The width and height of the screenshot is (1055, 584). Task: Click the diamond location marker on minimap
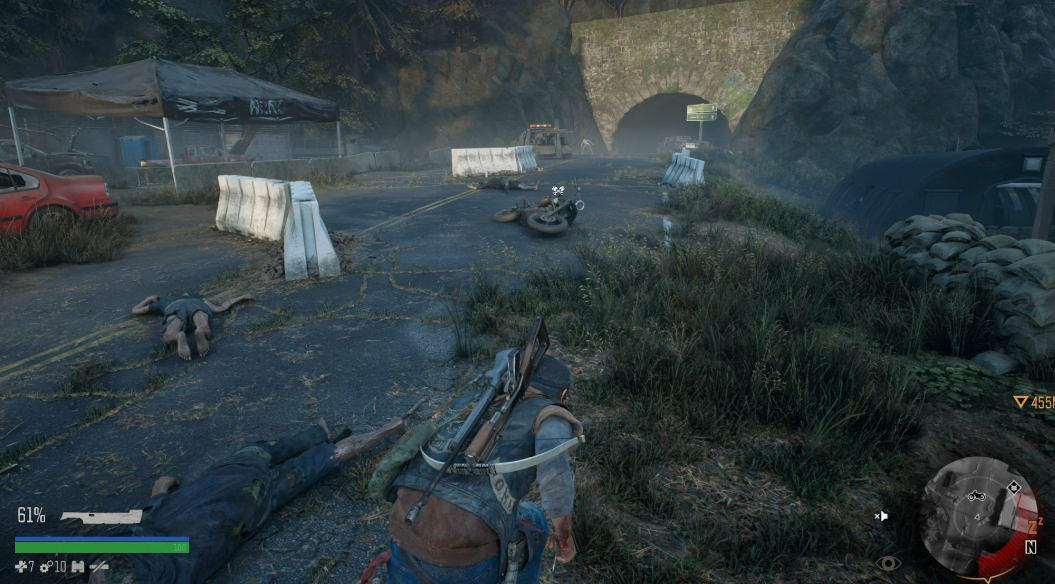pyautogui.click(x=1014, y=487)
